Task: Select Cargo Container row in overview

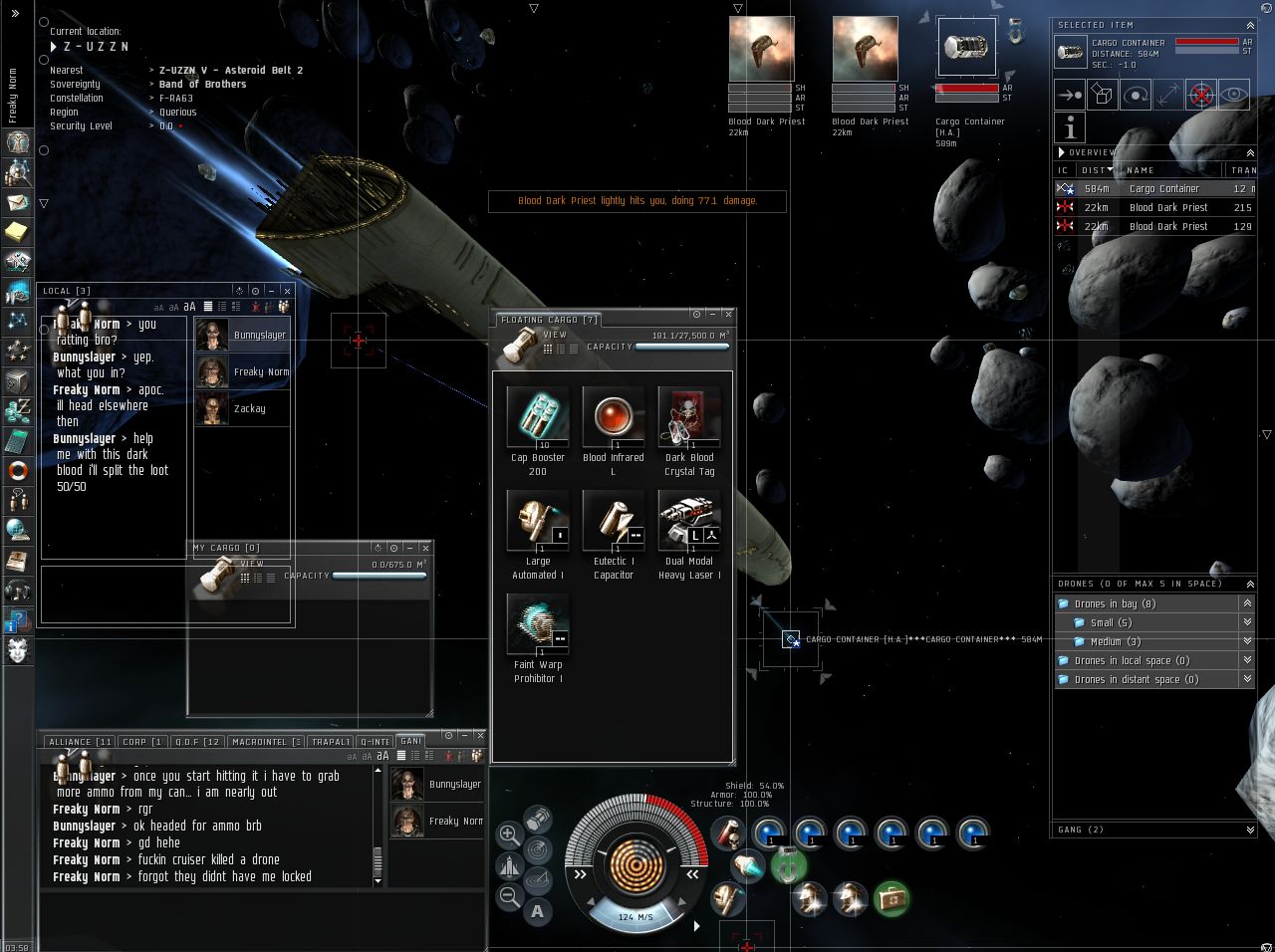Action: 1163,188
